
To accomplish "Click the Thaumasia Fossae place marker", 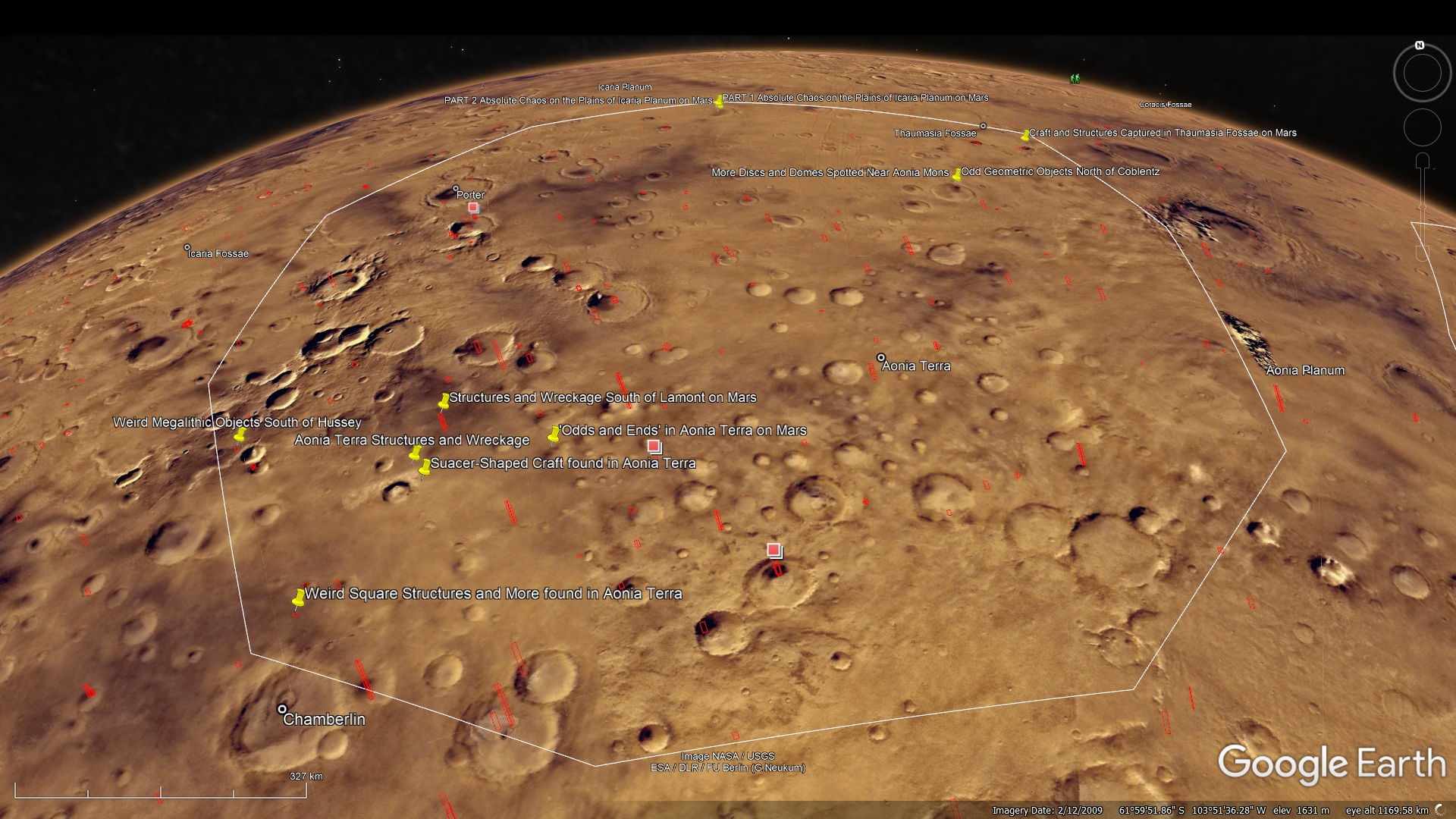I will (x=983, y=126).
